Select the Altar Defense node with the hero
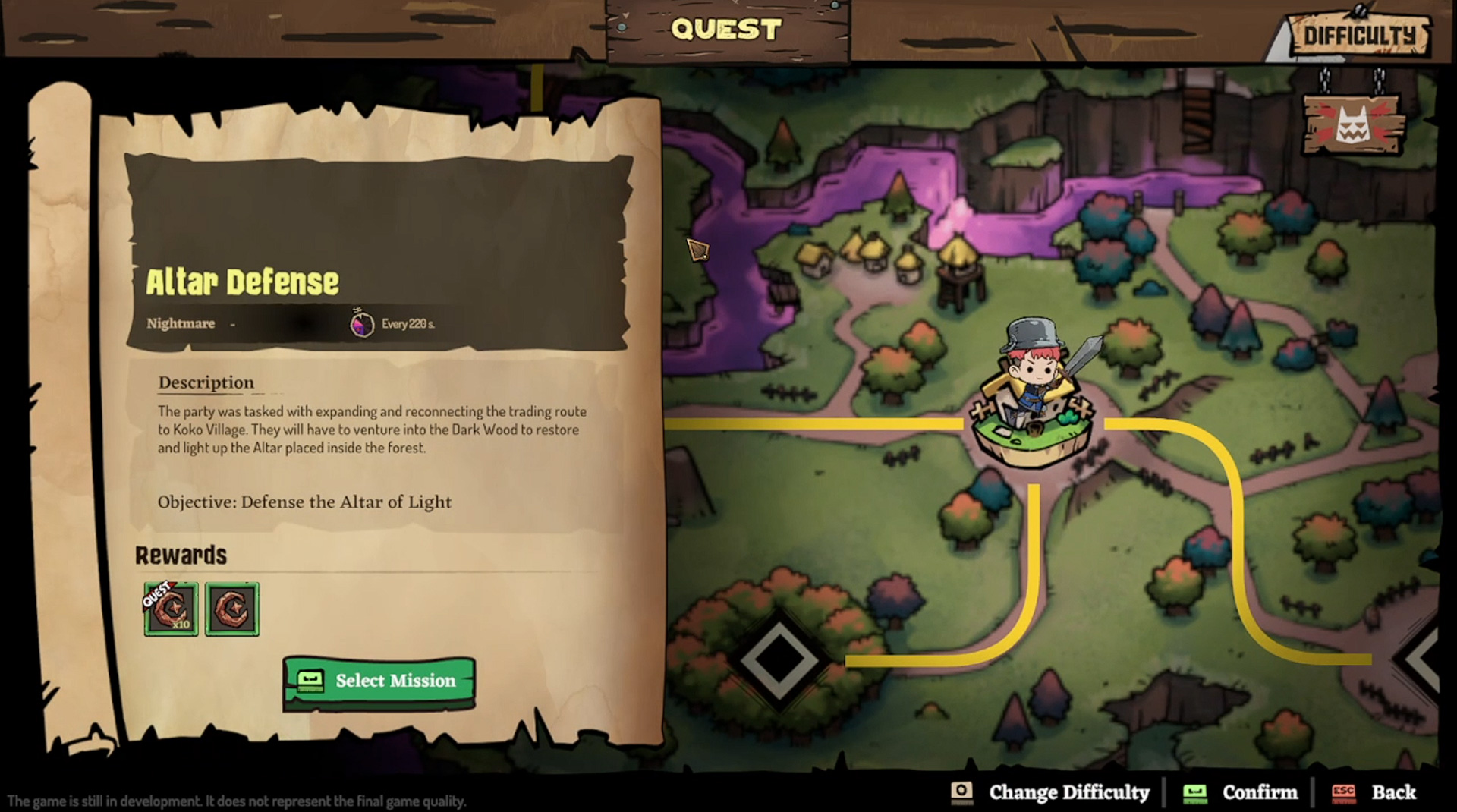 pyautogui.click(x=1032, y=410)
